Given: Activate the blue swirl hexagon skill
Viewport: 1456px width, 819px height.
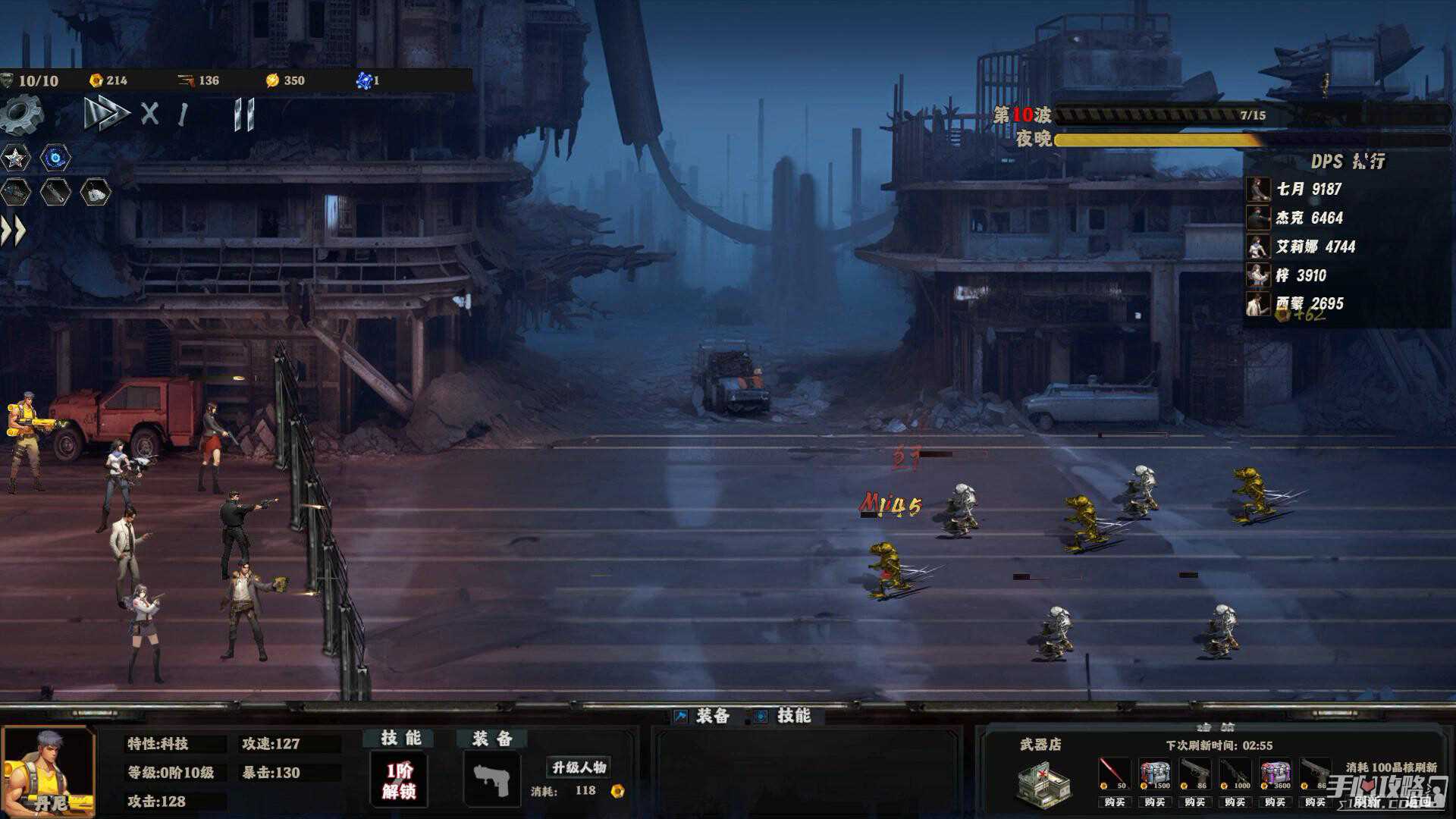Looking at the screenshot, I should pyautogui.click(x=55, y=158).
